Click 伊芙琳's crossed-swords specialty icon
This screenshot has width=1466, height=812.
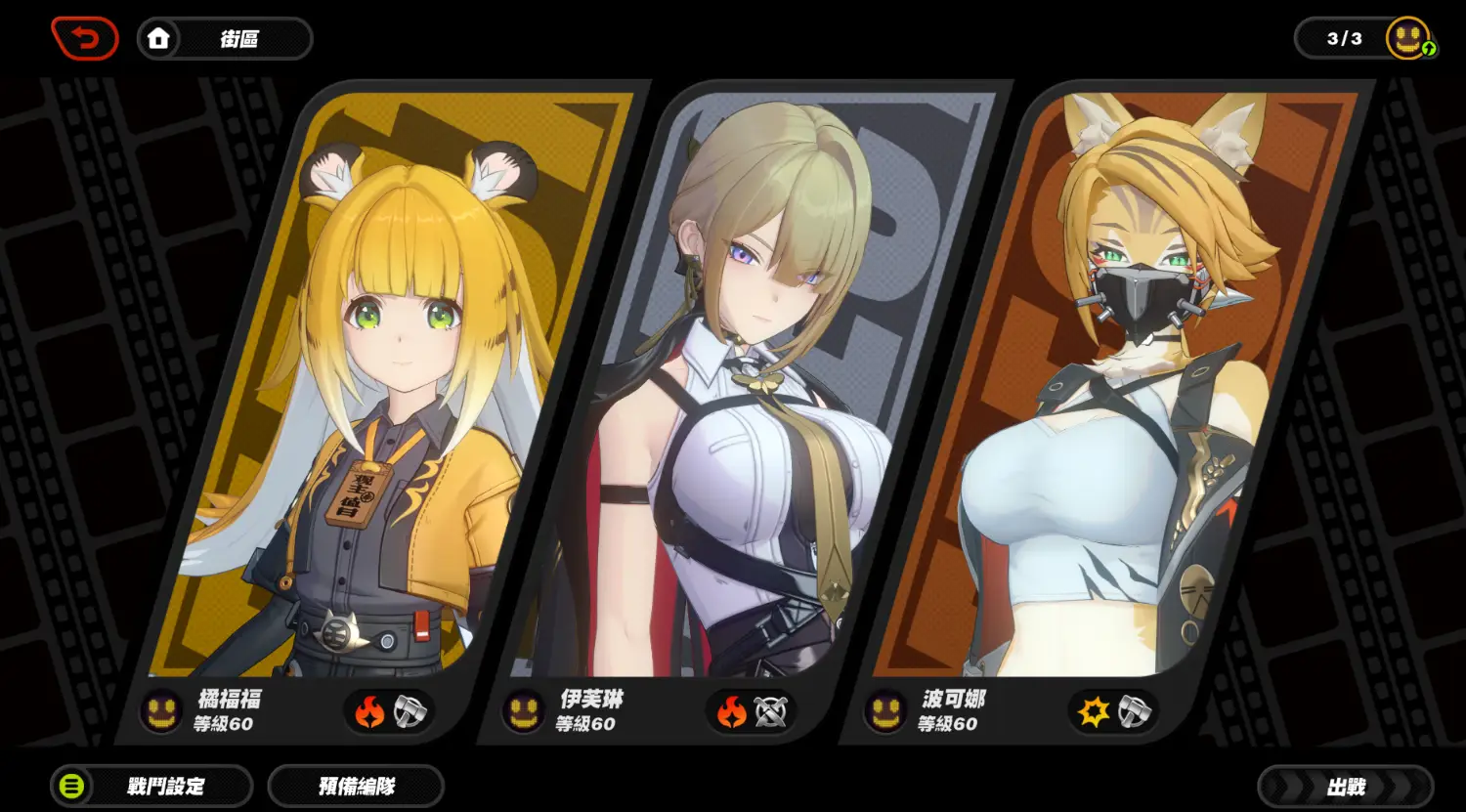[x=771, y=712]
